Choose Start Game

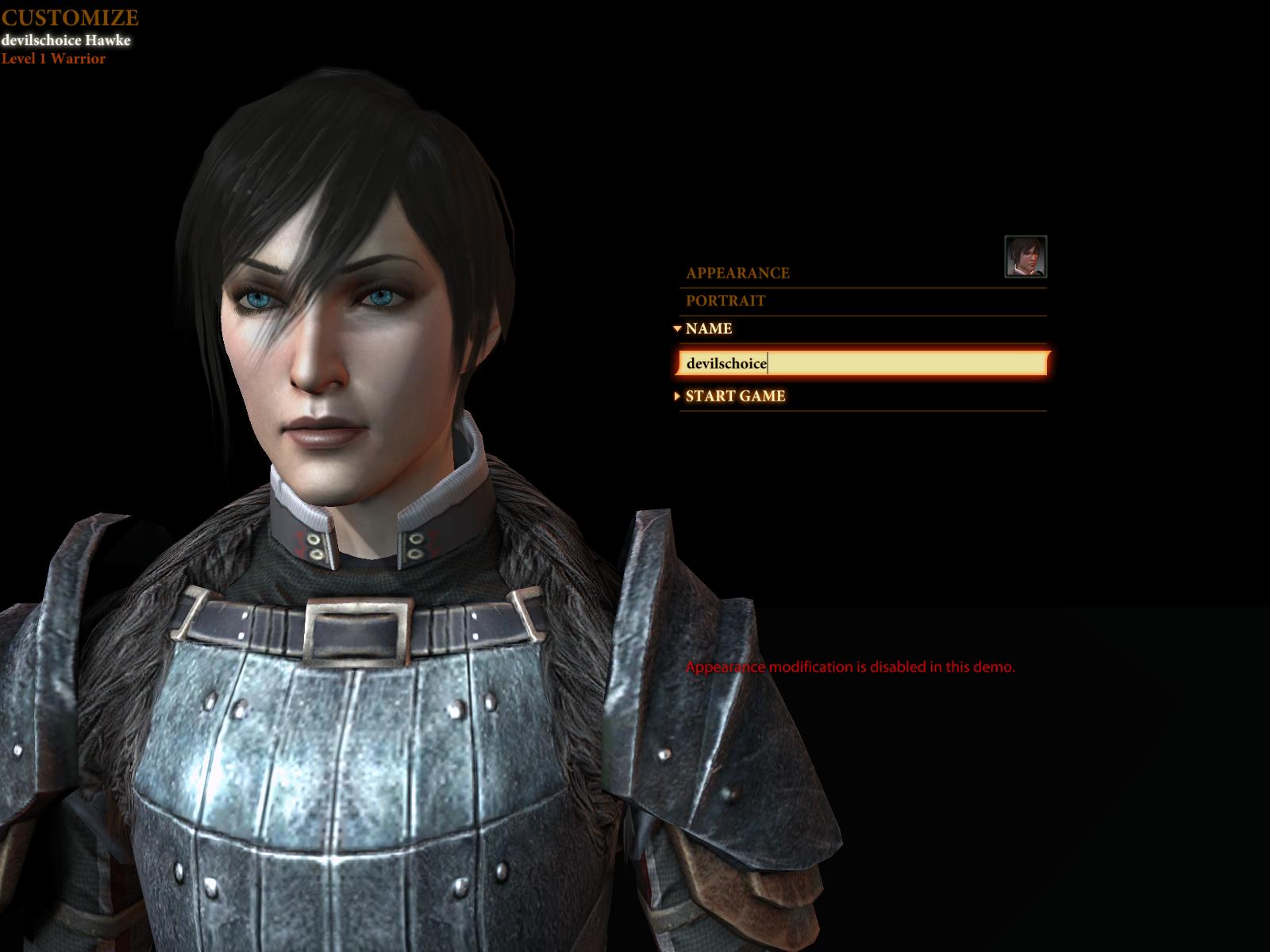pos(735,396)
